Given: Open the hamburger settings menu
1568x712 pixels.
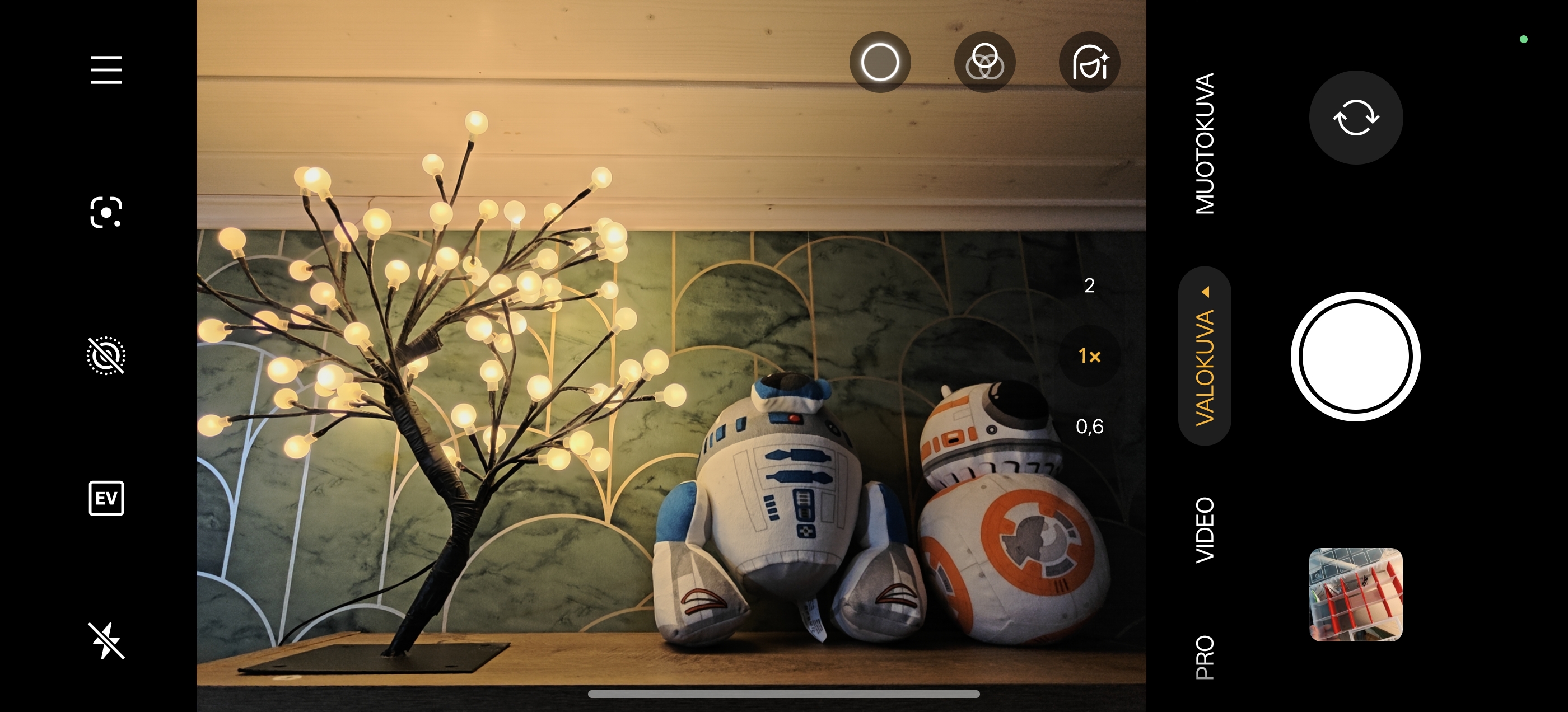Looking at the screenshot, I should 106,70.
